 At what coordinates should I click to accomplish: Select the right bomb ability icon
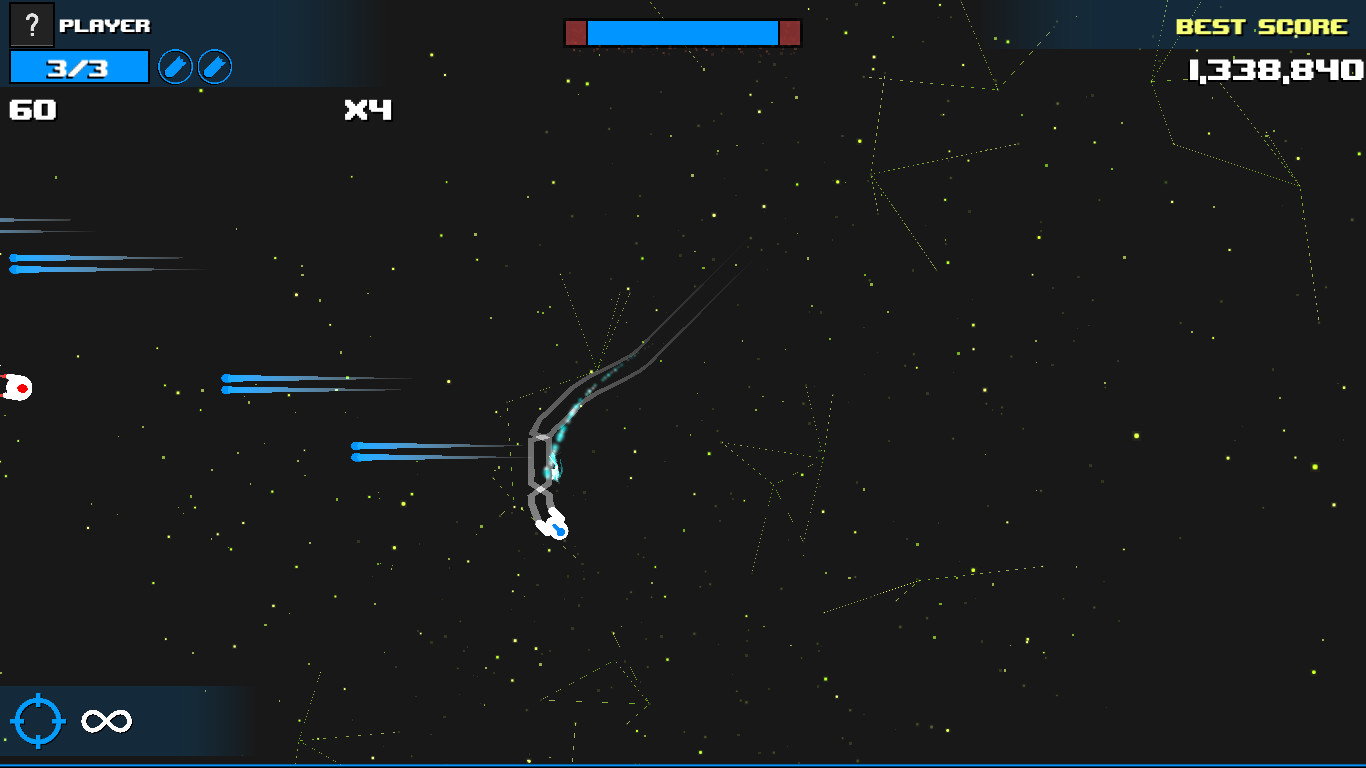pos(215,67)
